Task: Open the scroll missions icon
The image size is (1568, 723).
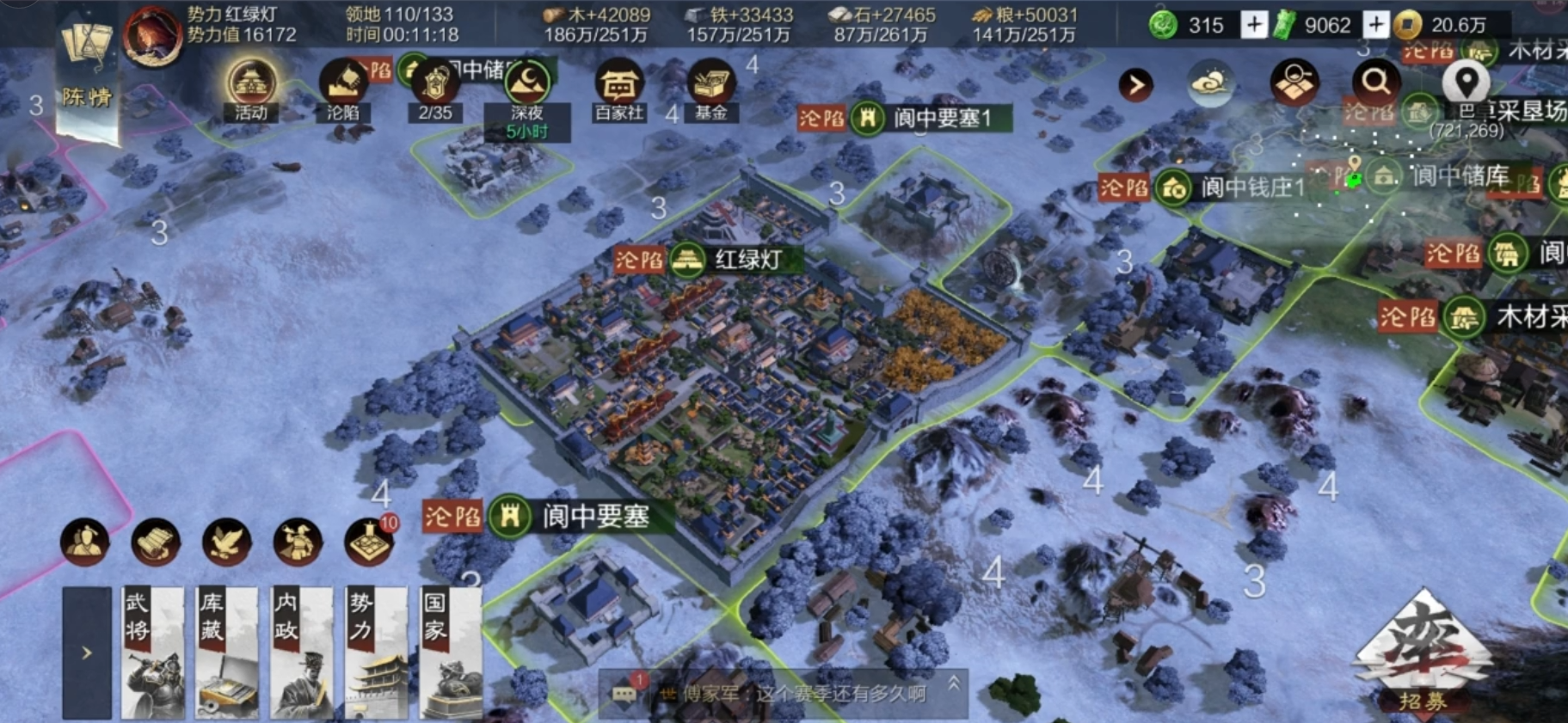Action: [154, 542]
